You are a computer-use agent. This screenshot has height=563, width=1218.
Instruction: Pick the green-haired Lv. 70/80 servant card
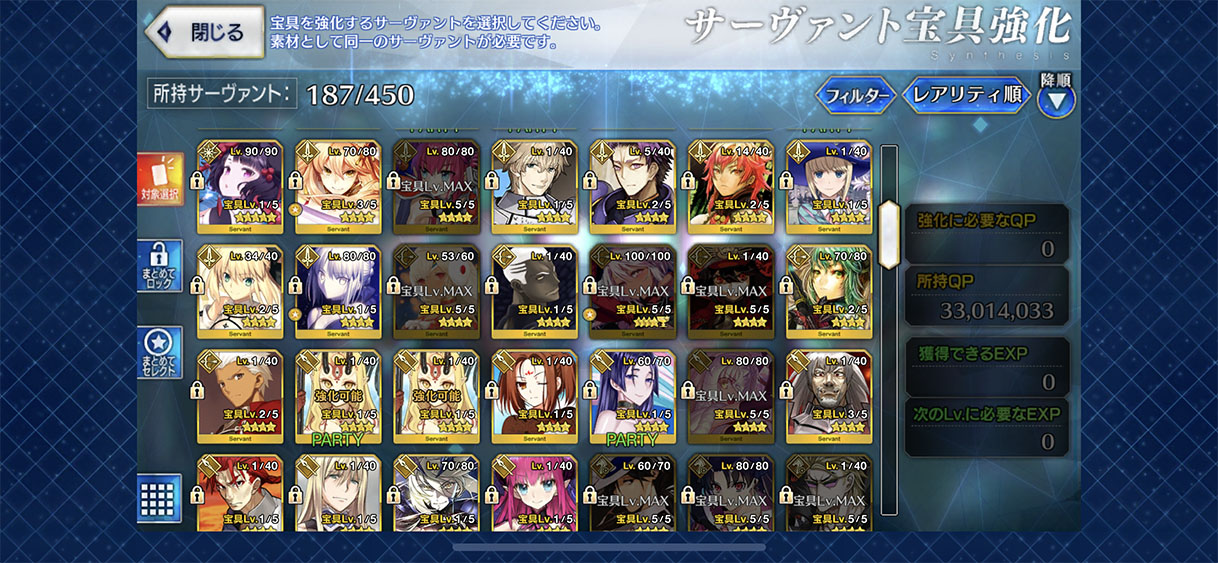coord(829,292)
